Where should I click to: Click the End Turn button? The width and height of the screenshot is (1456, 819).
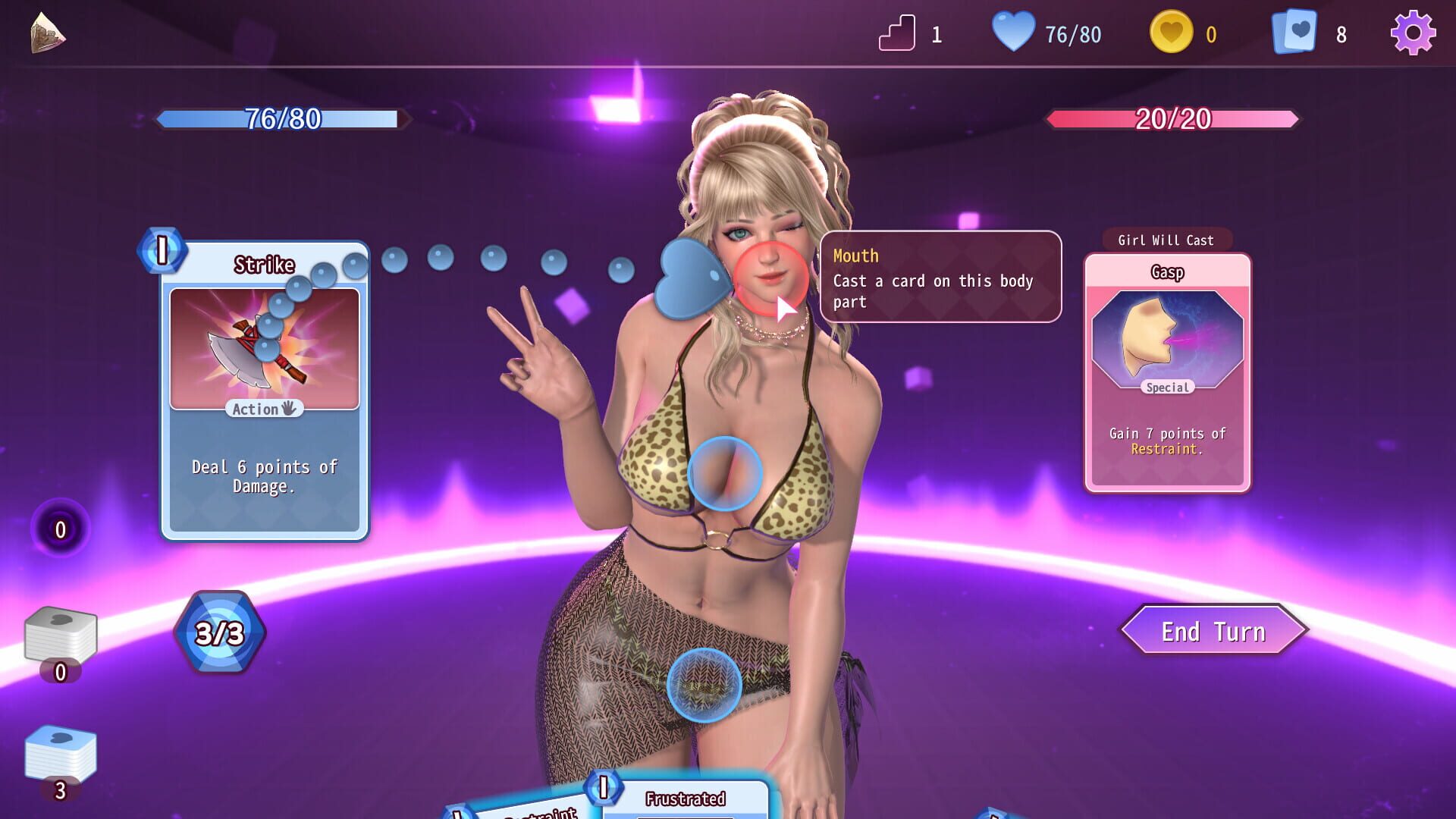[x=1213, y=630]
